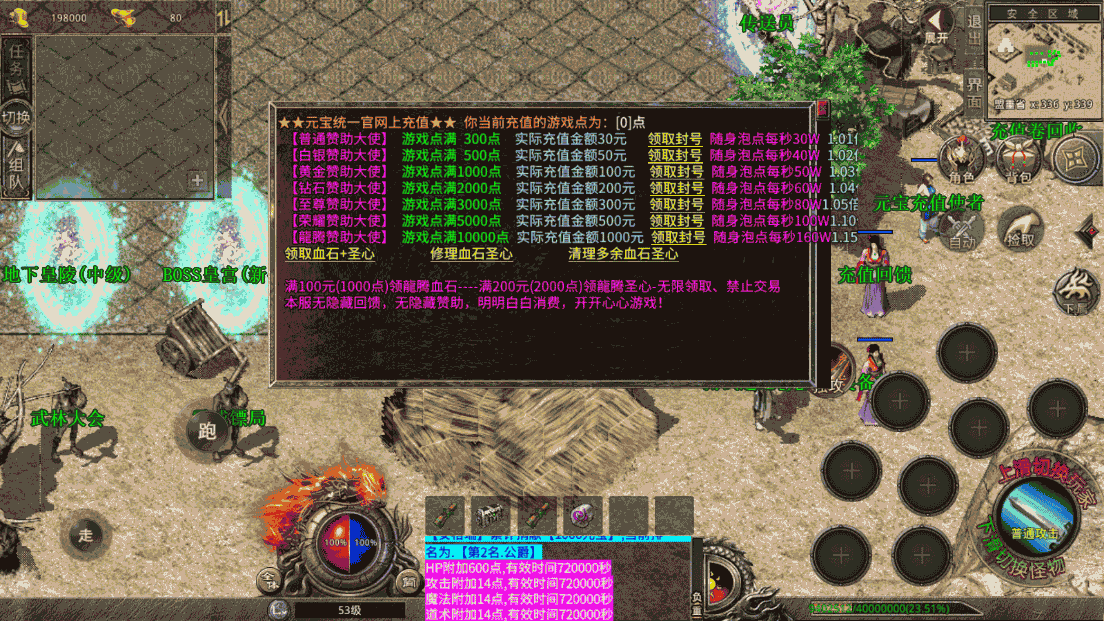Image resolution: width=1104 pixels, height=621 pixels.
Task: Tap the 捡取 pickup button
Action: point(1020,228)
